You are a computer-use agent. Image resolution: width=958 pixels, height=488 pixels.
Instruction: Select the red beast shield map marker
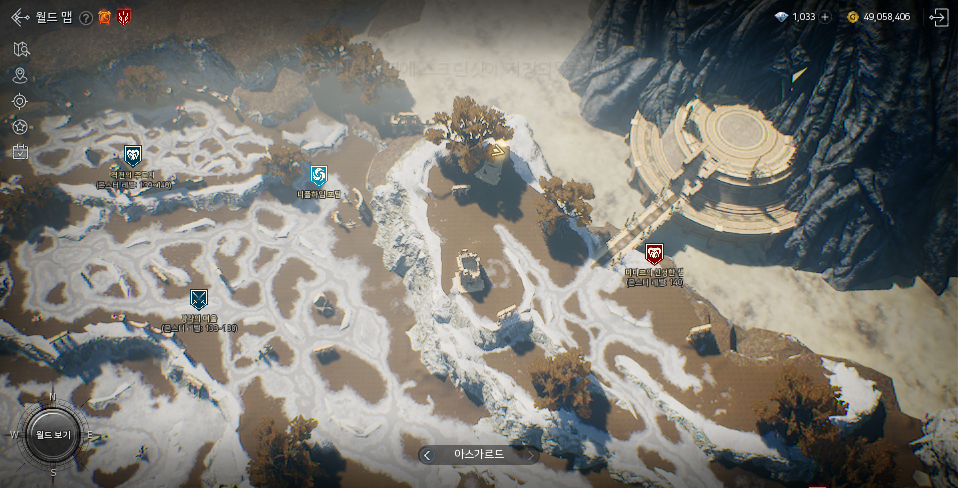click(x=654, y=254)
